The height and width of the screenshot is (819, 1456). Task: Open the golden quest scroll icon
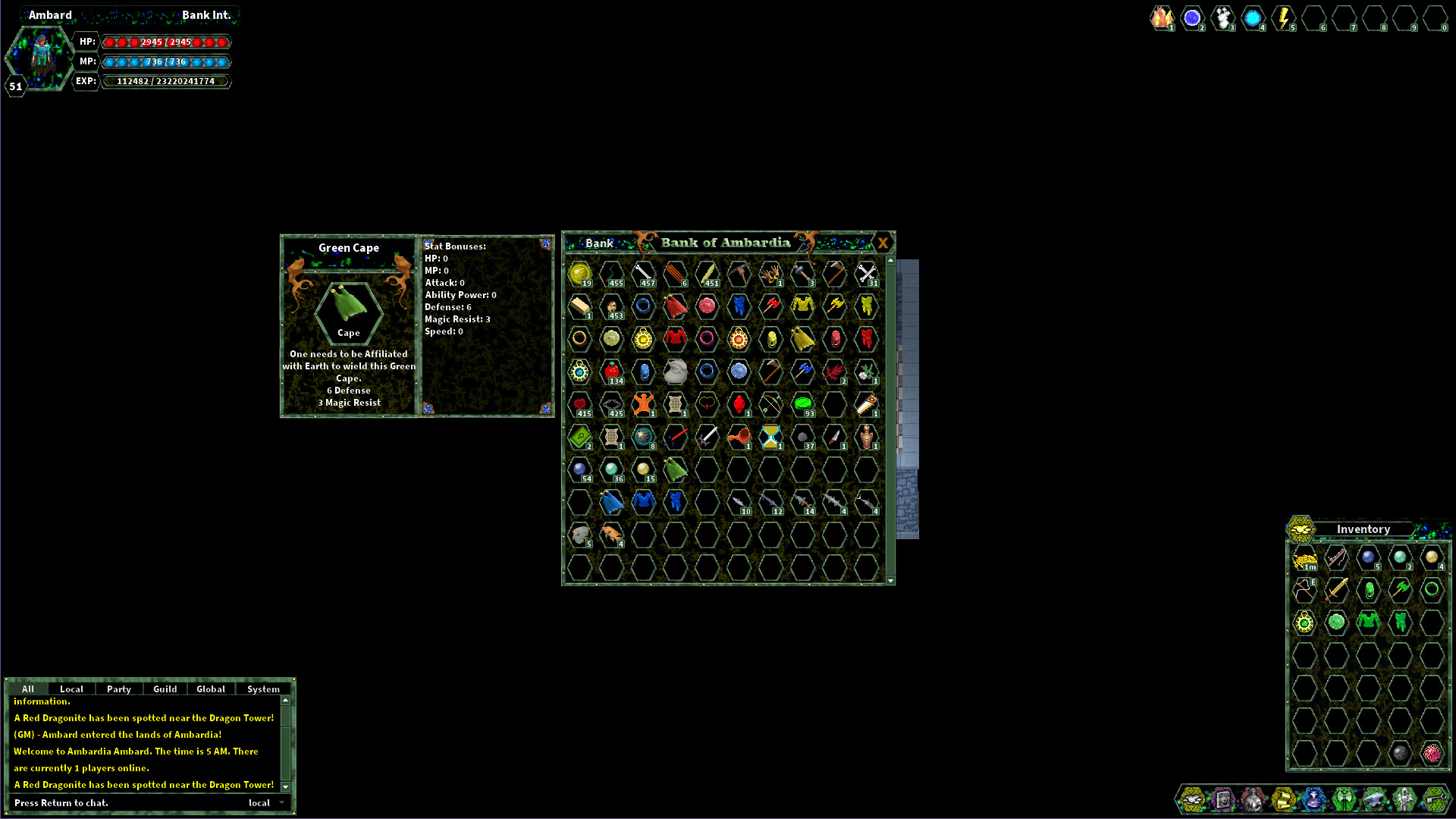click(1284, 799)
